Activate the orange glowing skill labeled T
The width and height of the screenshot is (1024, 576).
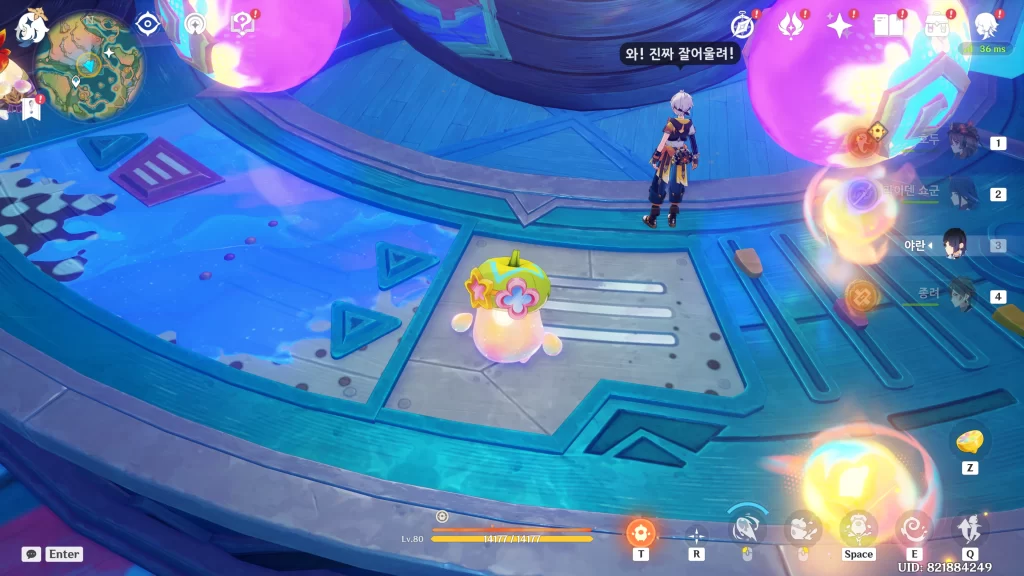click(x=640, y=531)
